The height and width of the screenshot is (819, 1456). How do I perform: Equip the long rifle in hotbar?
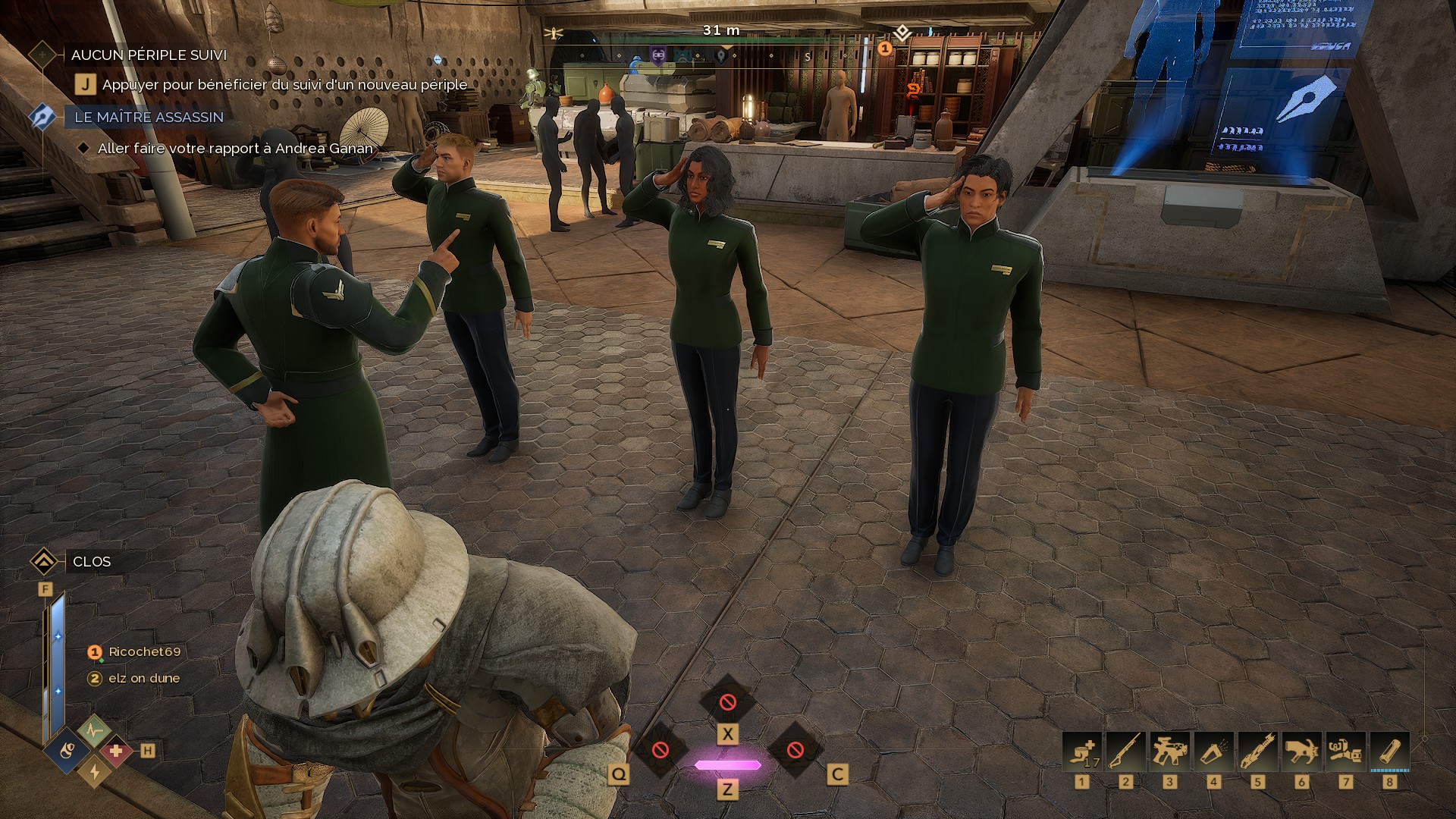coord(1126,752)
